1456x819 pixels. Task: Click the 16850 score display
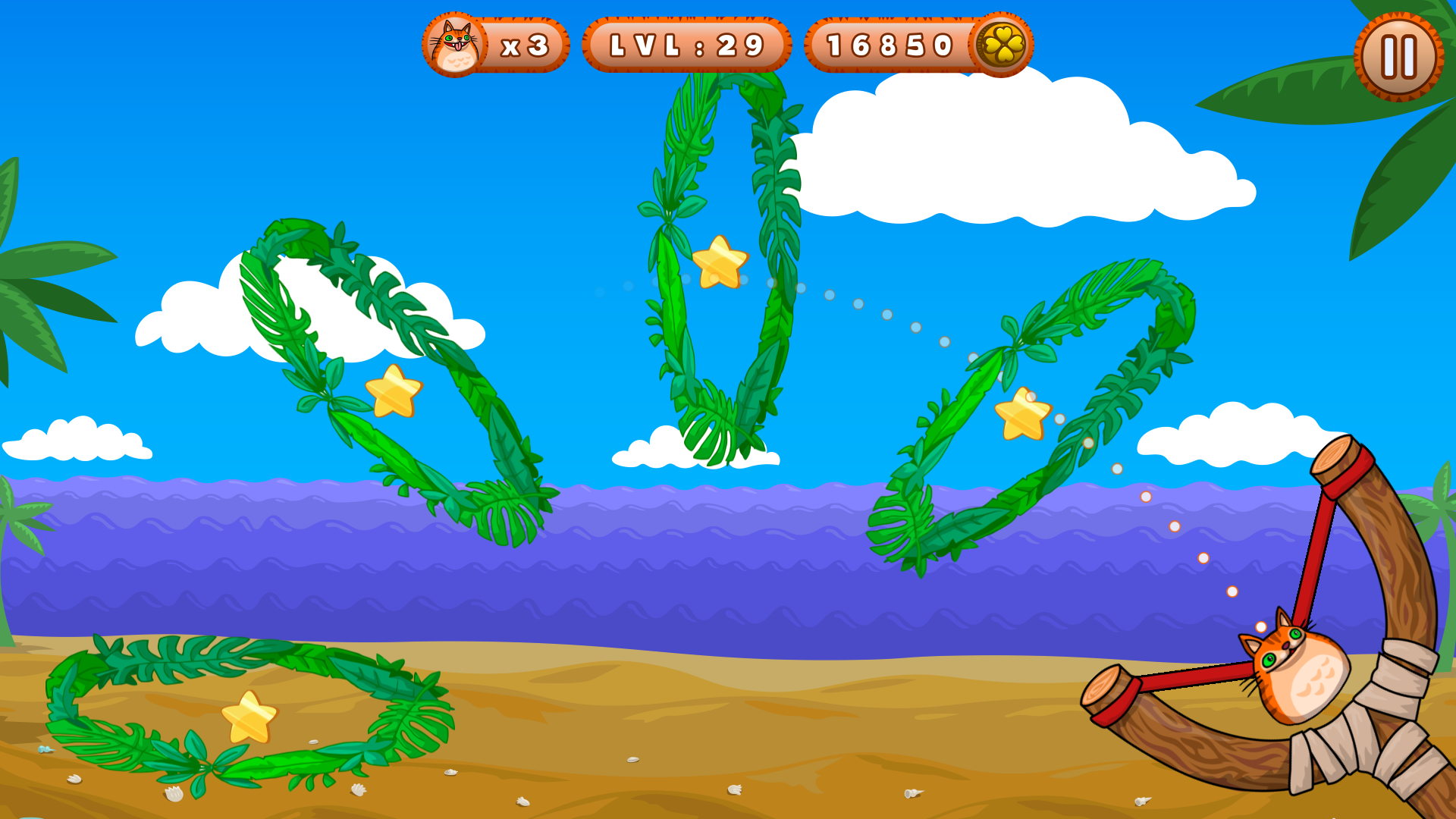(x=887, y=45)
